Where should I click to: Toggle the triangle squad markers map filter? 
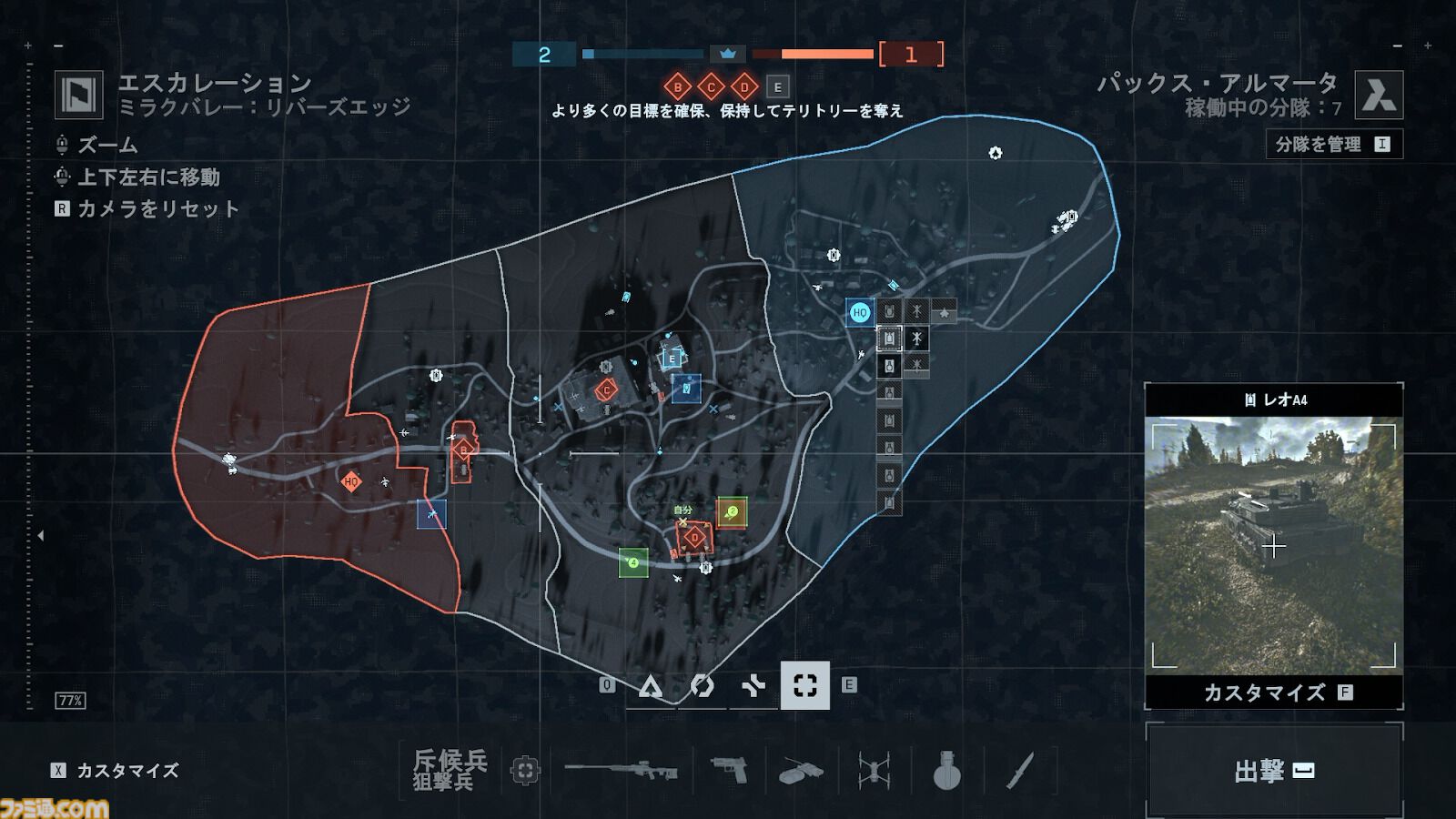coord(651,687)
